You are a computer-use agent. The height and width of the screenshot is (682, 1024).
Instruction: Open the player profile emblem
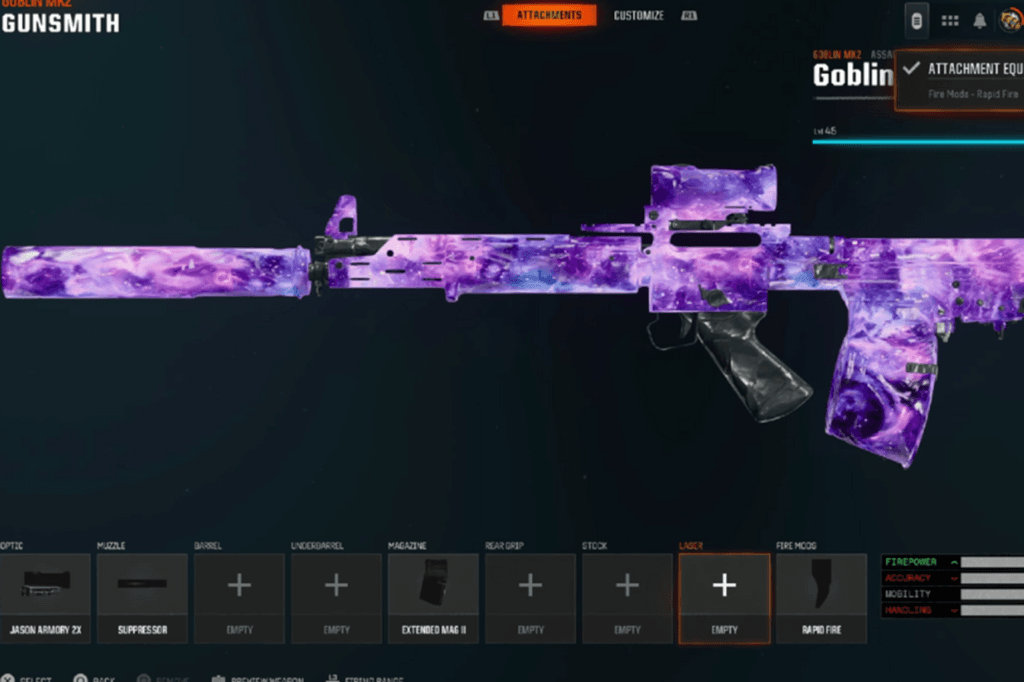1009,20
